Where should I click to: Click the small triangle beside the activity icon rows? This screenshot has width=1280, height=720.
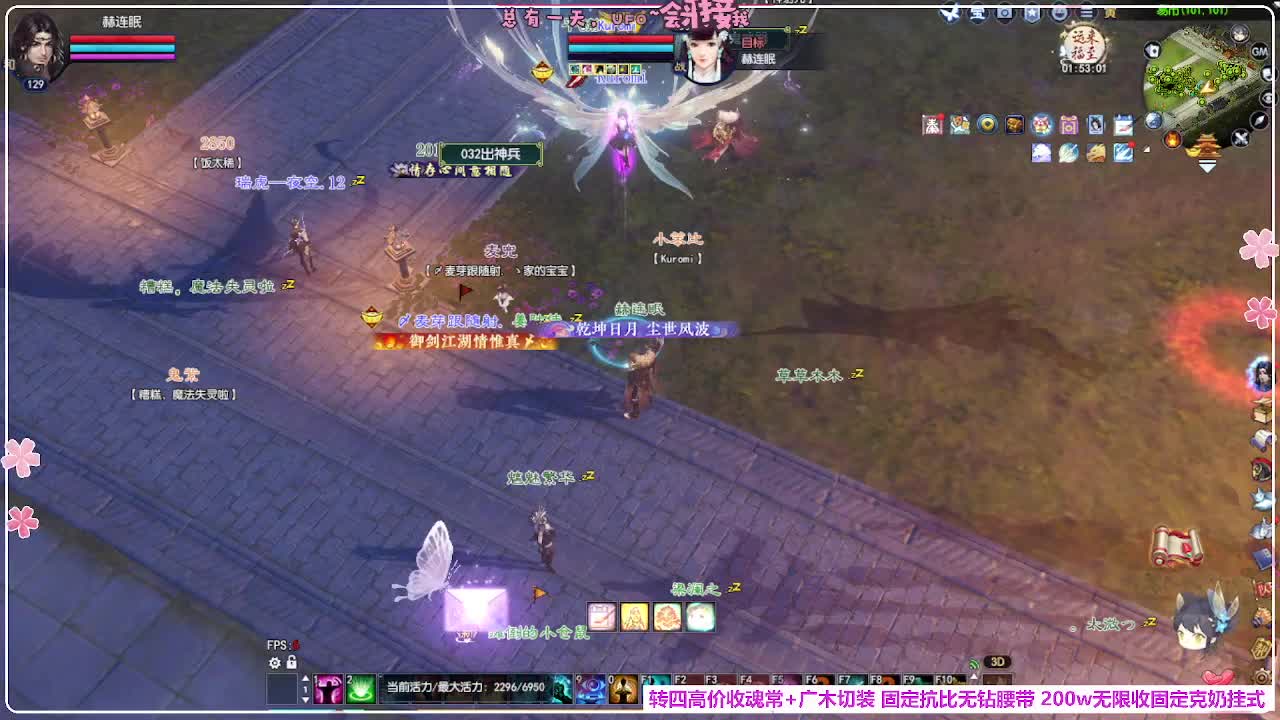click(x=1146, y=149)
